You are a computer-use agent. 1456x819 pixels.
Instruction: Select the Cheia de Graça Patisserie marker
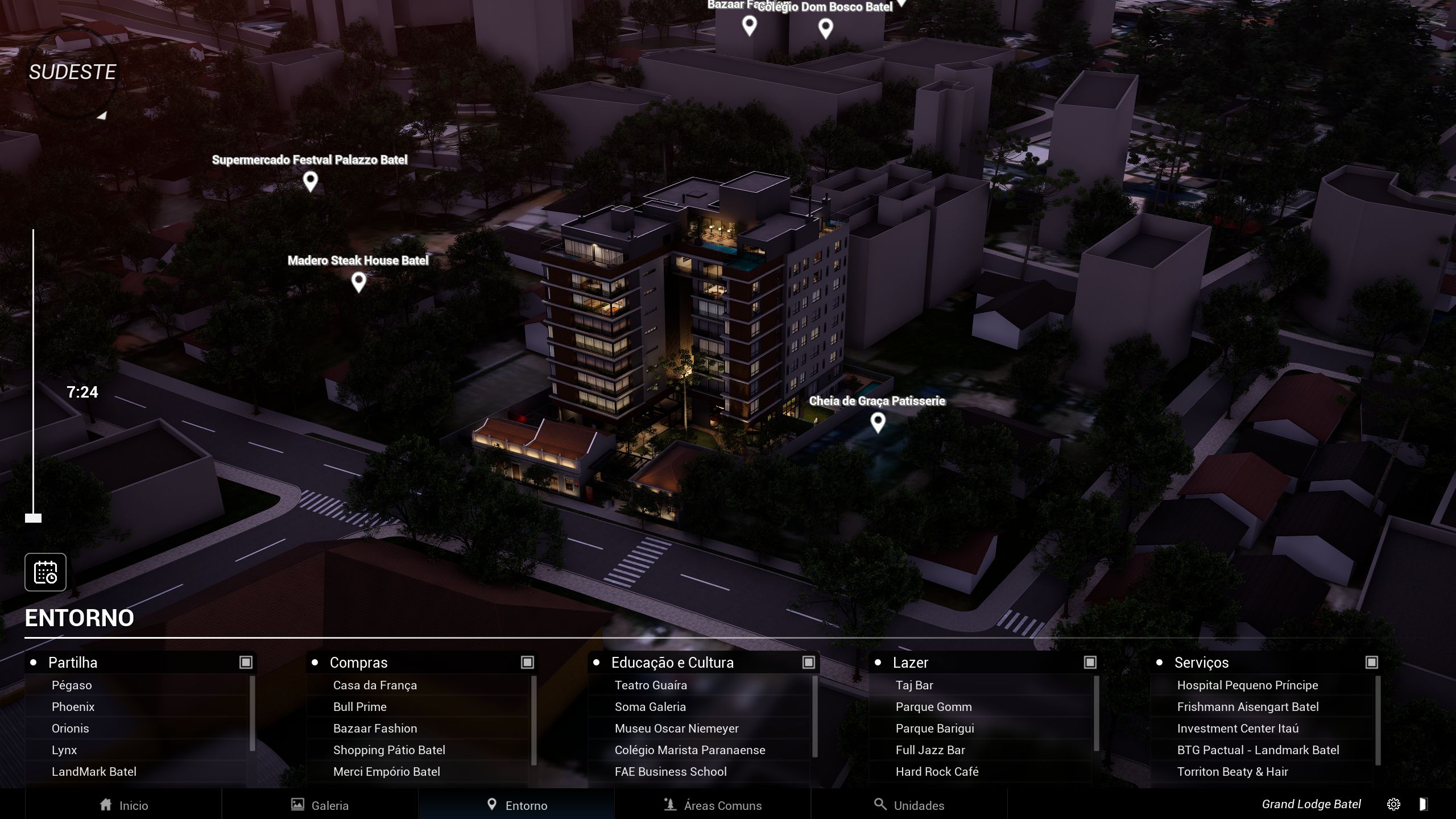point(878,422)
